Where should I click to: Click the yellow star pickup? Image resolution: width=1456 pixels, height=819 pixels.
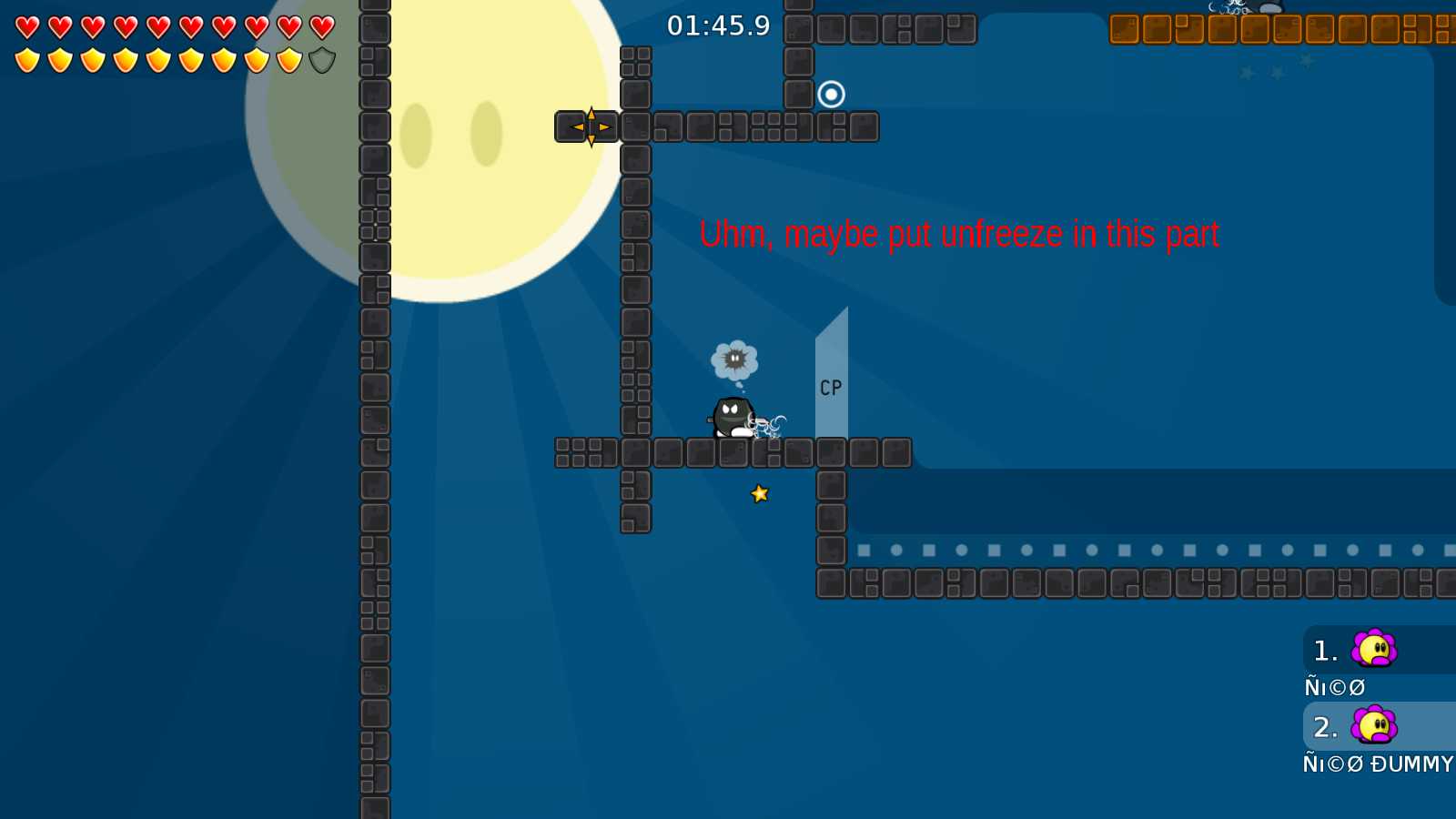pos(759,494)
